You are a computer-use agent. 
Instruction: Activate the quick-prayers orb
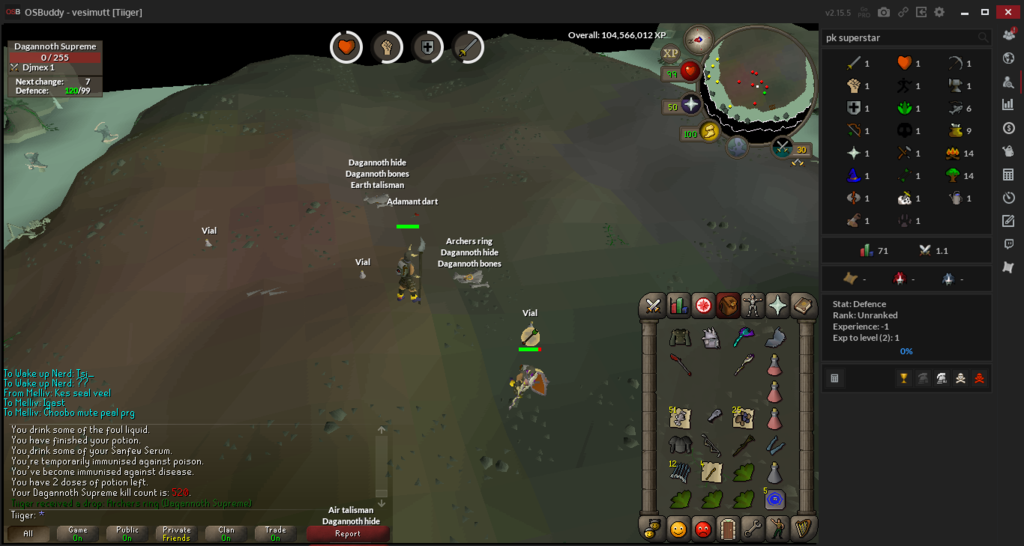691,105
